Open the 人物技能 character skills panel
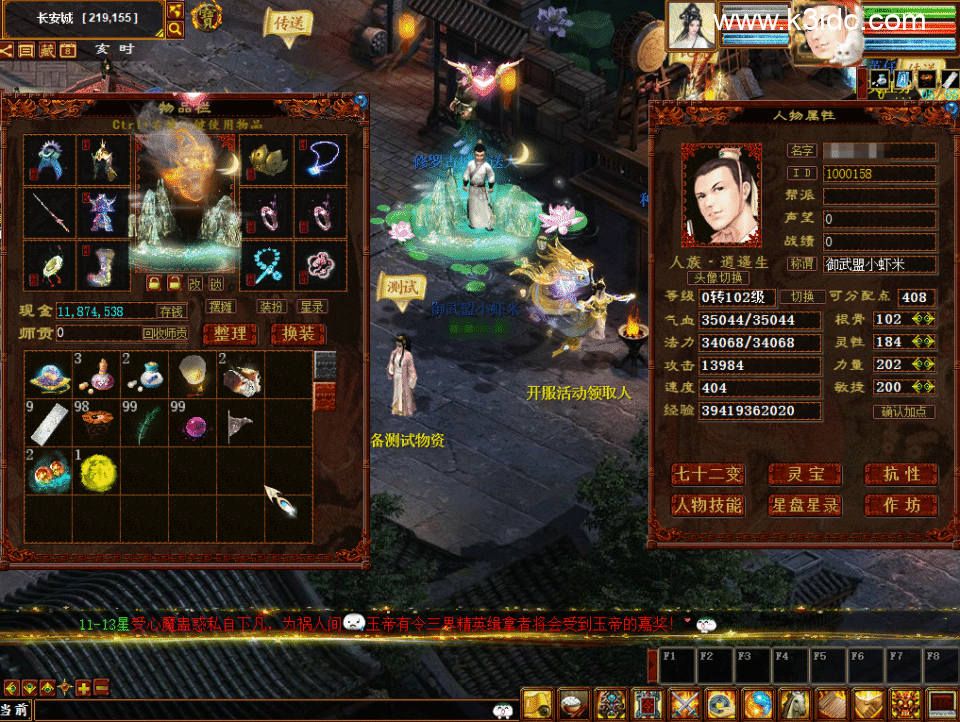Screen dimensions: 960x722 [708, 506]
